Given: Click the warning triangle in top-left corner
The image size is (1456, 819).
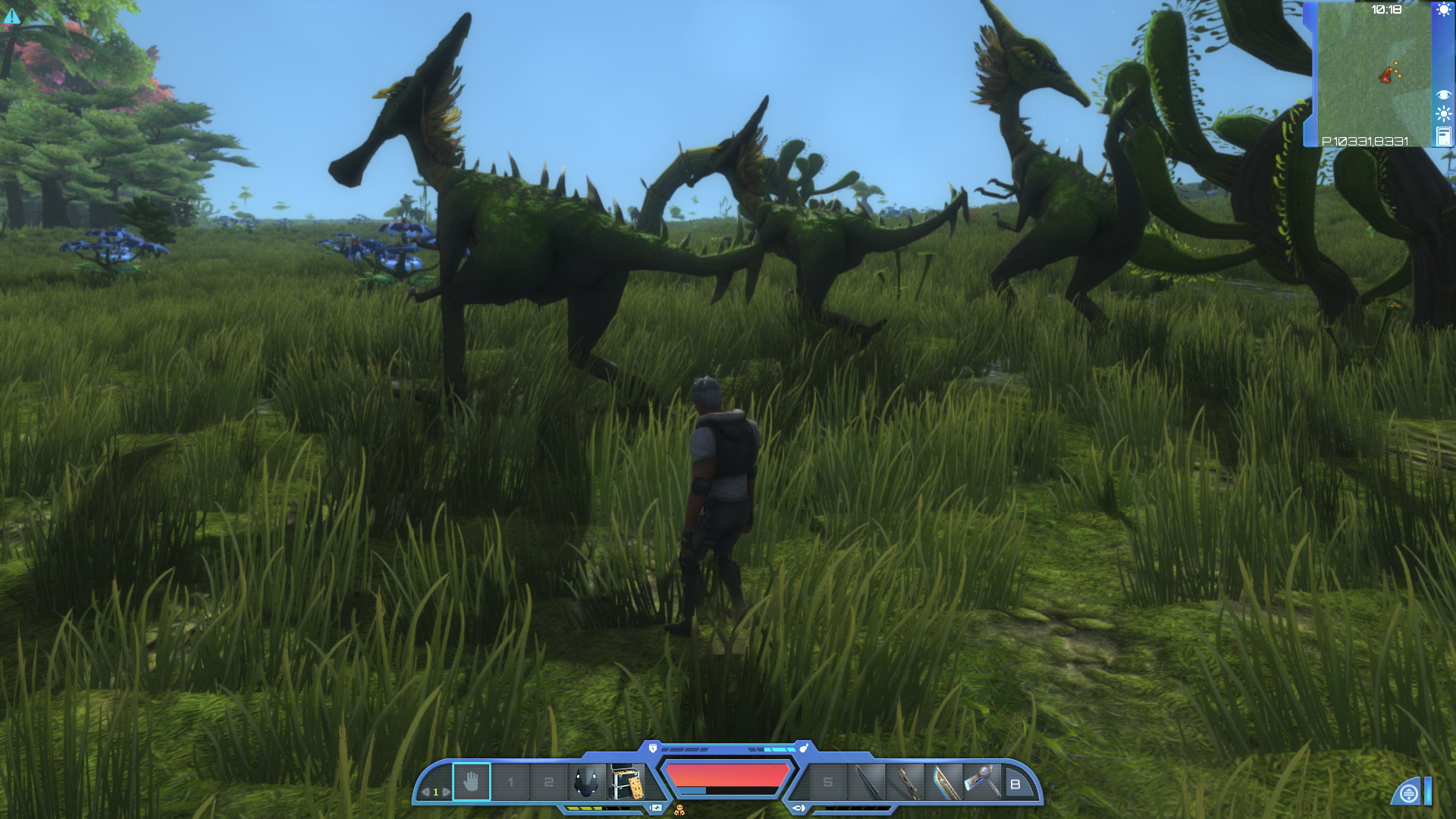Looking at the screenshot, I should pos(14,15).
